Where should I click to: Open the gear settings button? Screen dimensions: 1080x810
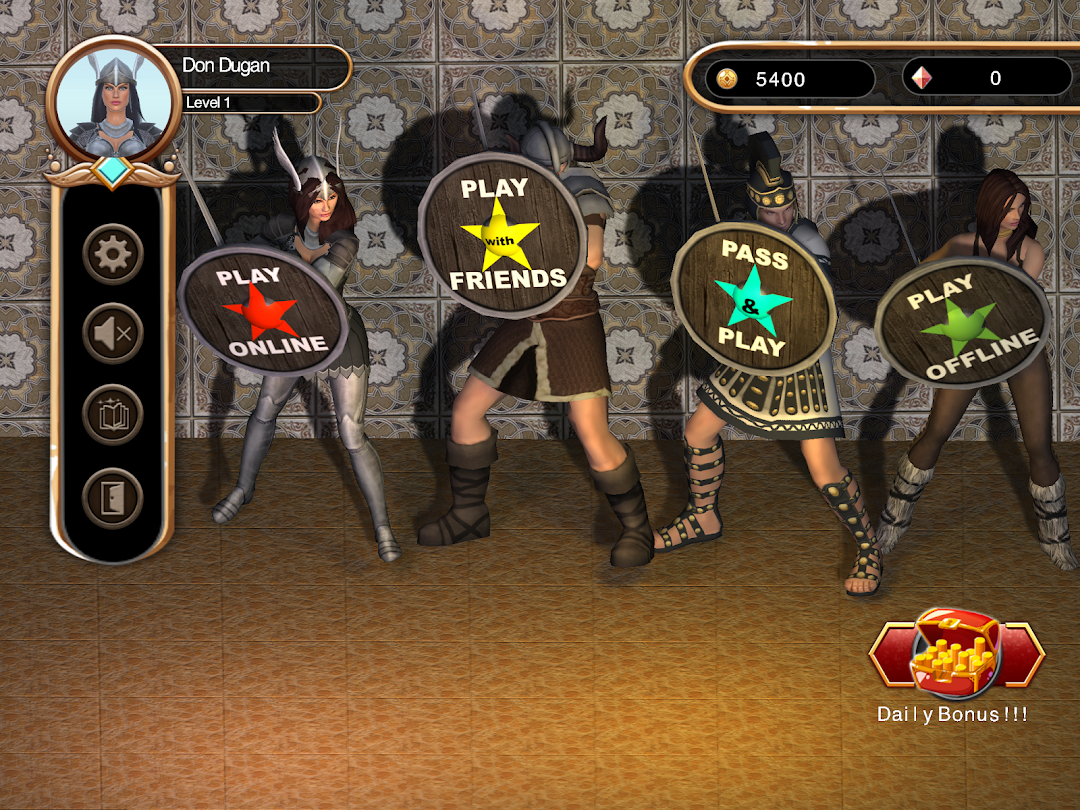click(x=113, y=254)
